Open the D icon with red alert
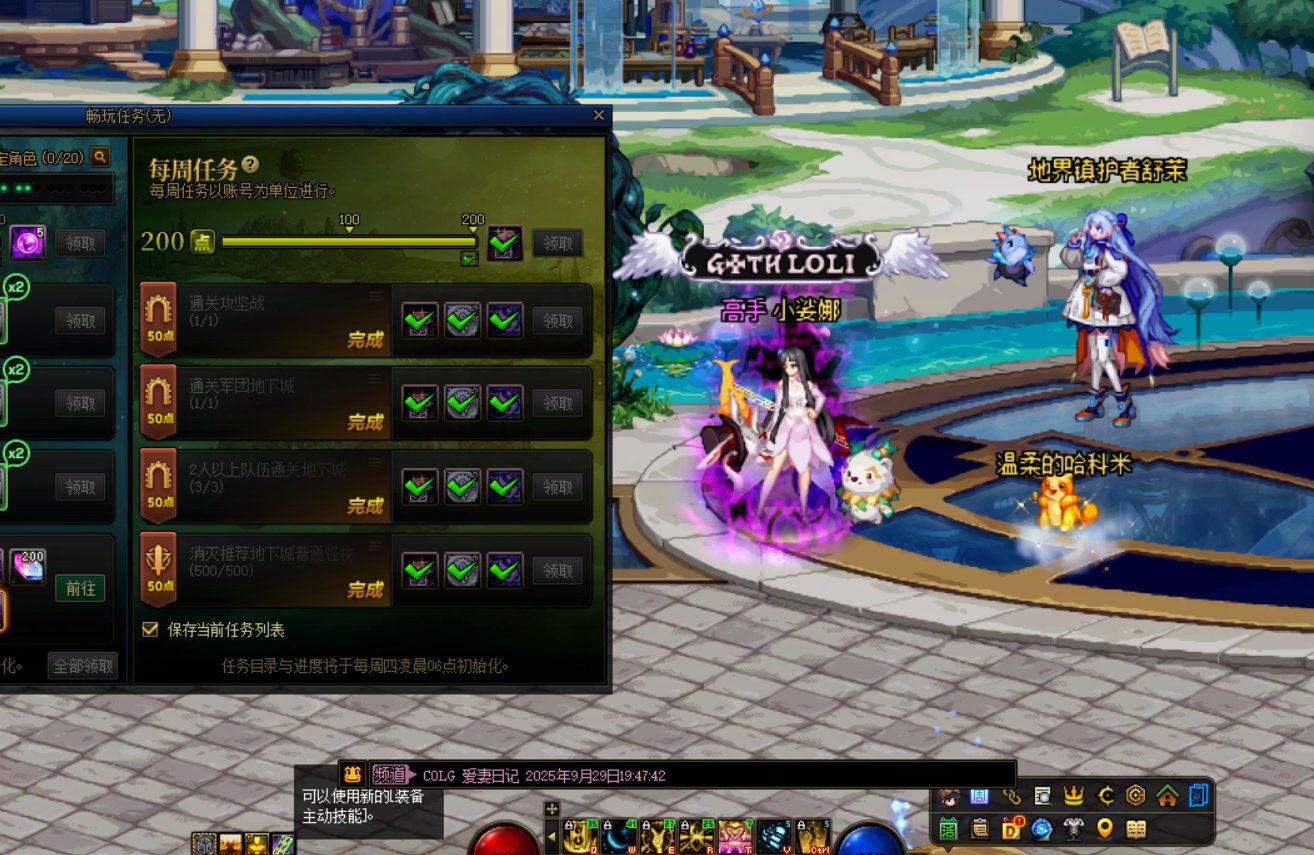The width and height of the screenshot is (1314, 855). [1011, 828]
